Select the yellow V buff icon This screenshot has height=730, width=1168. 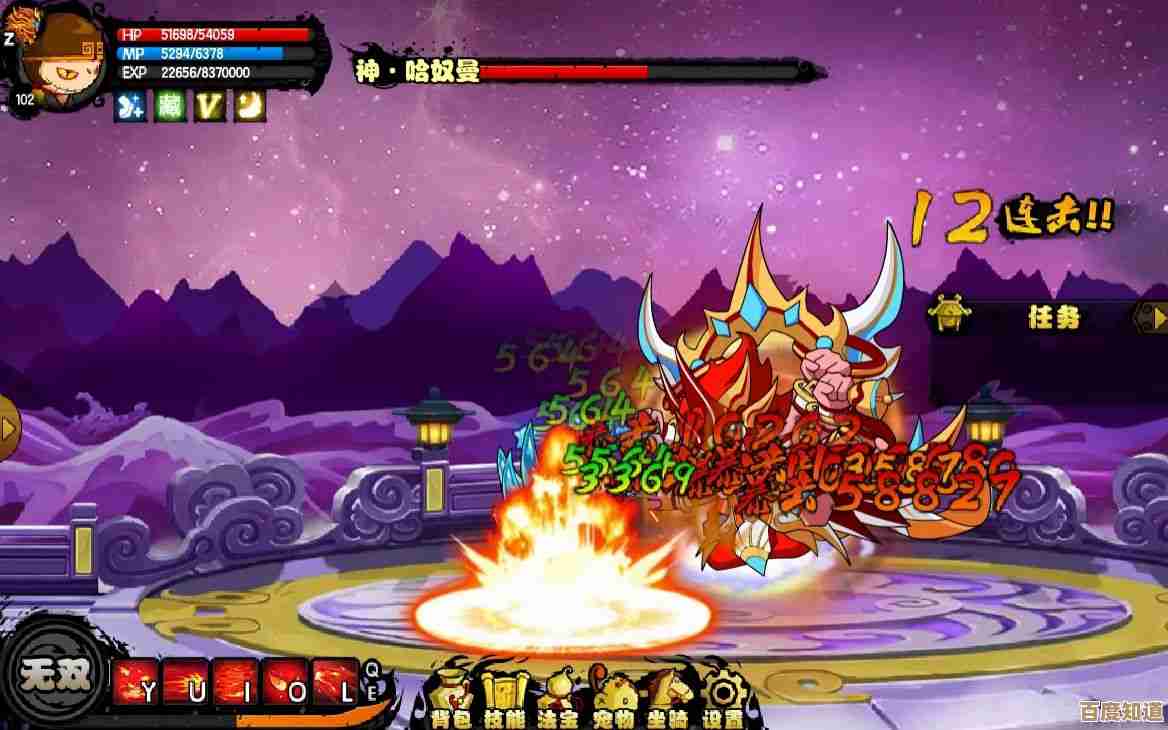209,105
